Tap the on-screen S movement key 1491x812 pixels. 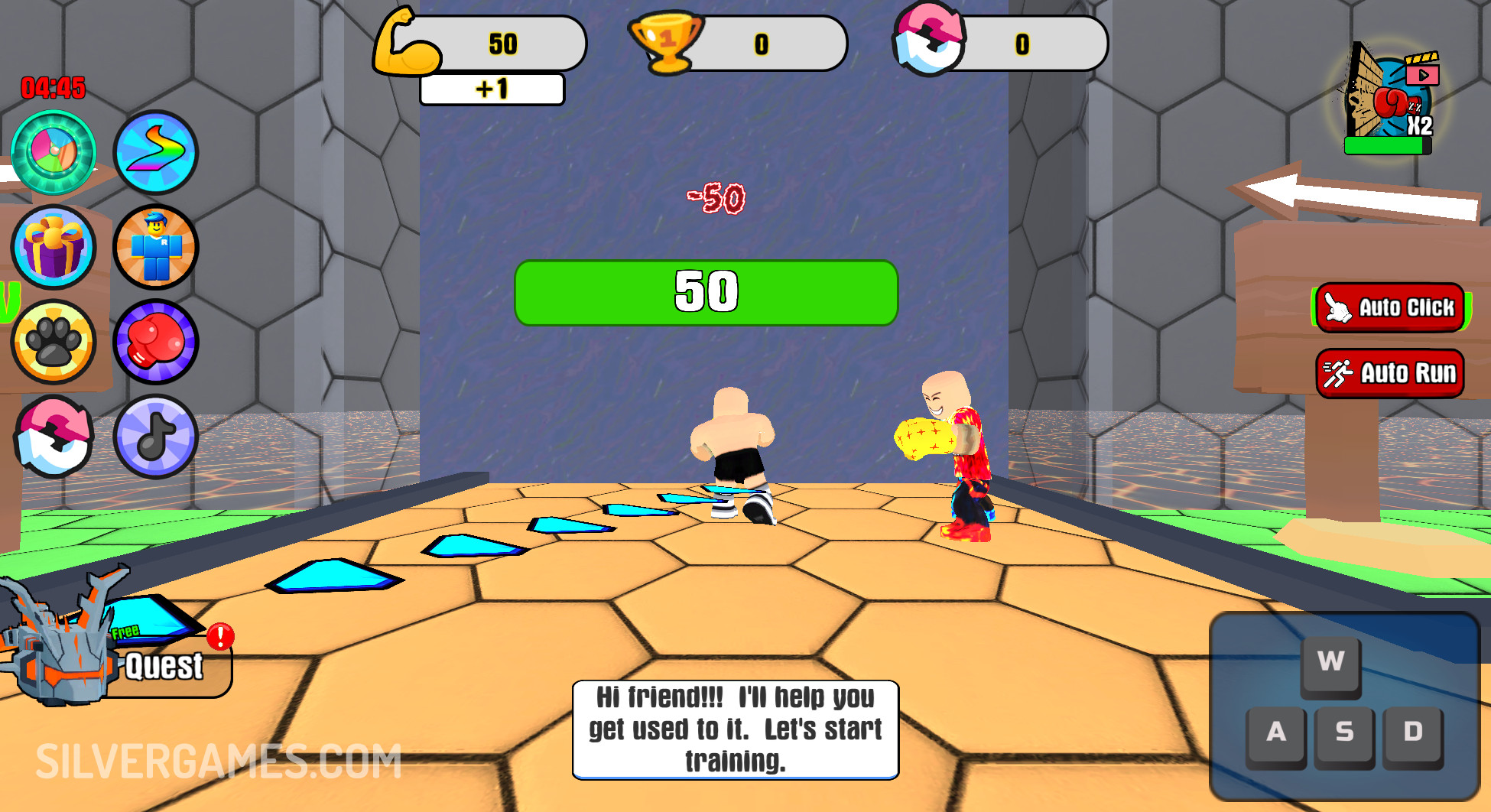[x=1344, y=732]
